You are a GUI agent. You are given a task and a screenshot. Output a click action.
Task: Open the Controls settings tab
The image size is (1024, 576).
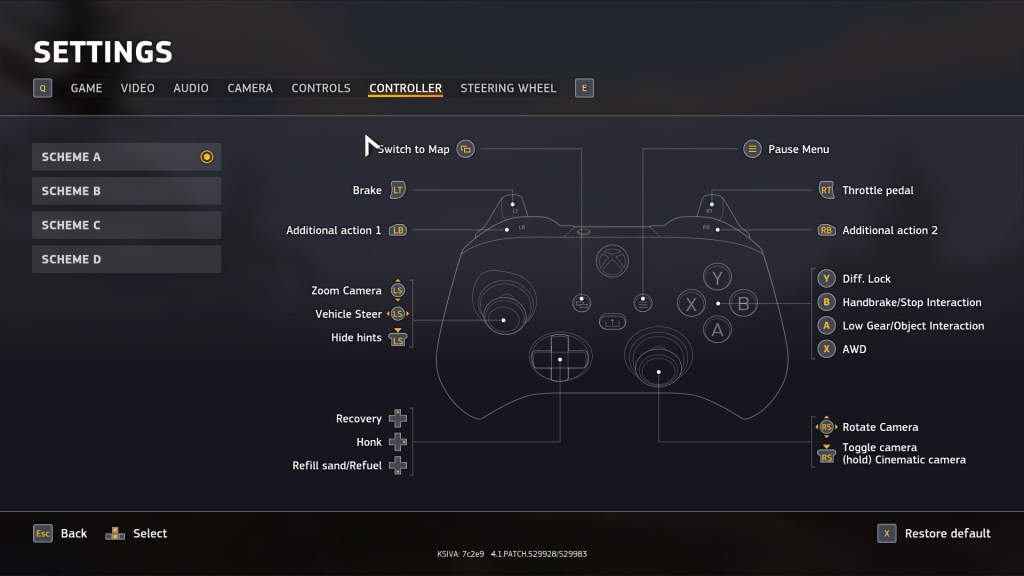pyautogui.click(x=321, y=88)
